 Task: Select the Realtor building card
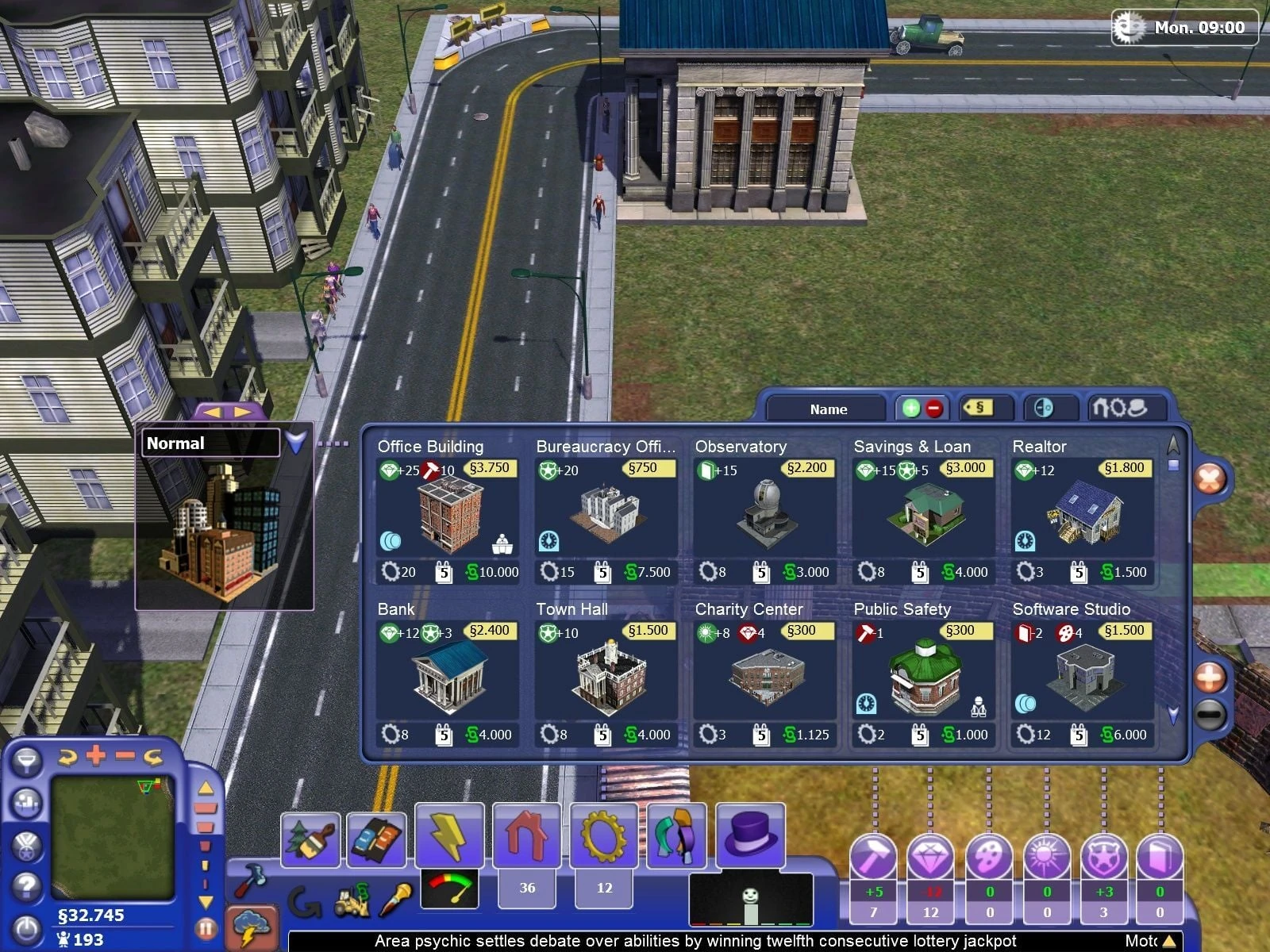pyautogui.click(x=1082, y=512)
